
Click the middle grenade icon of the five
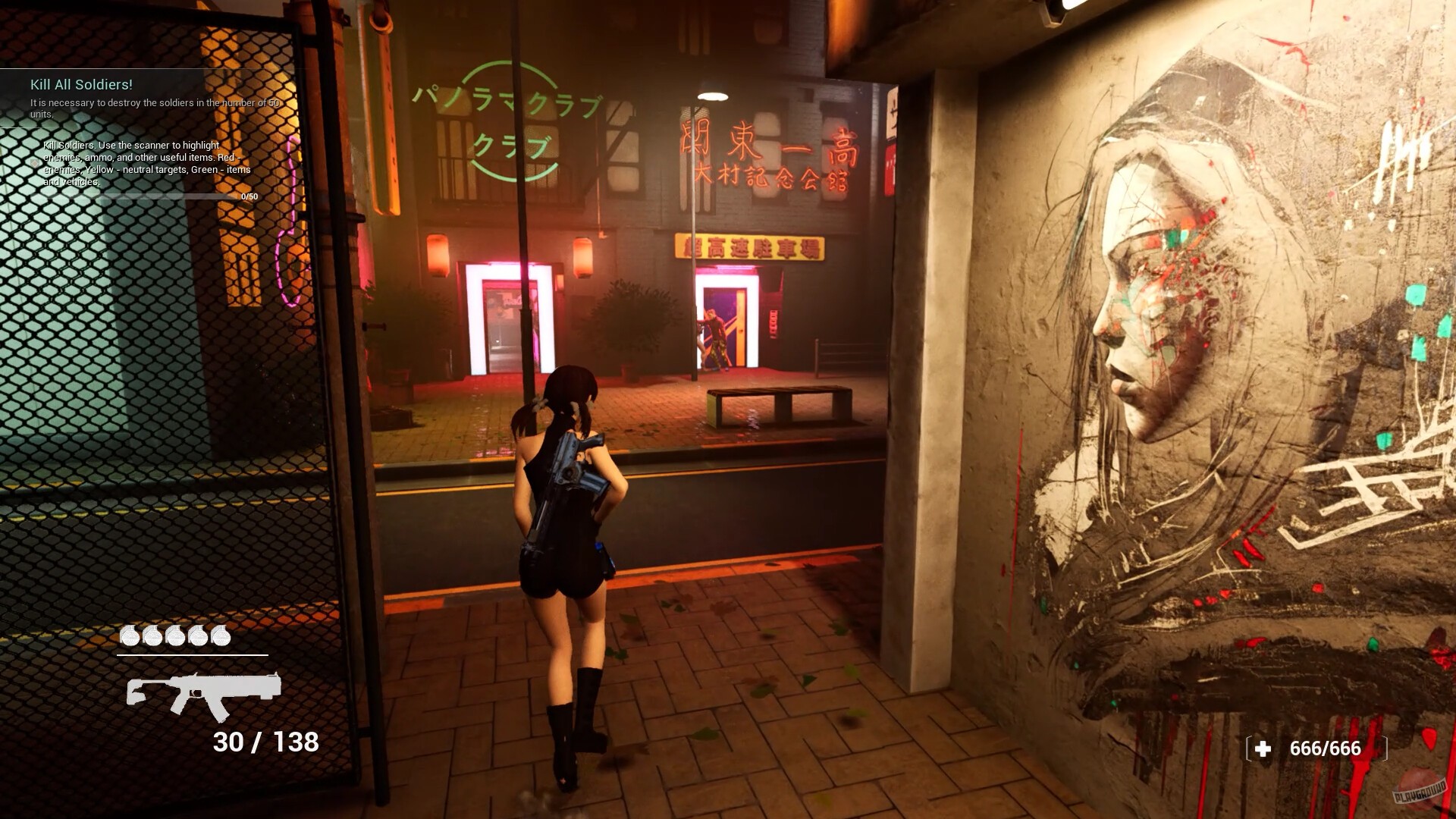[x=175, y=637]
